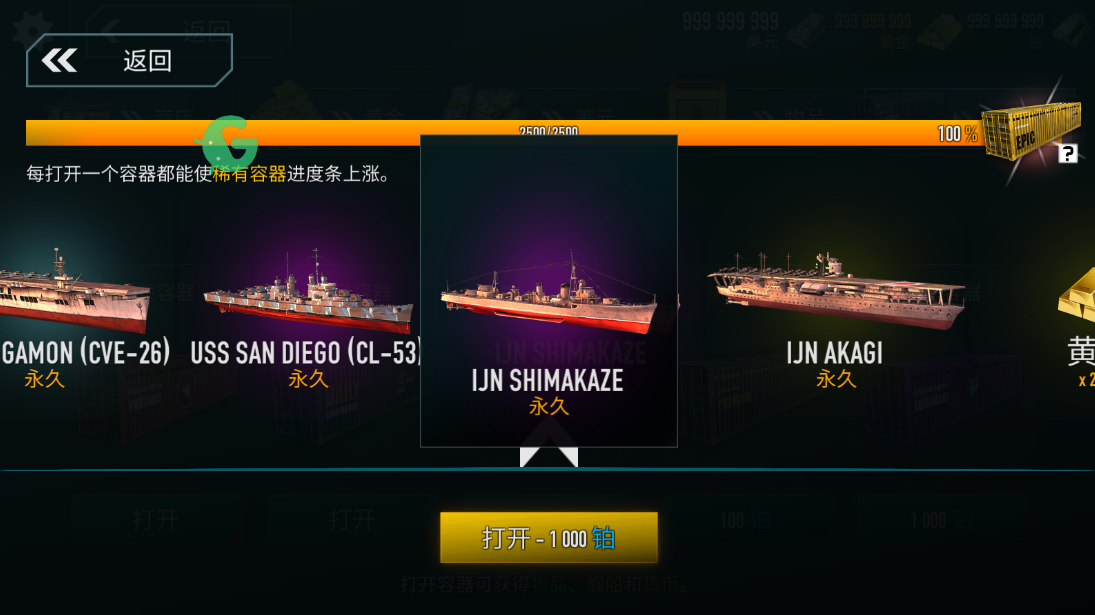Show info via the epic container question mark
The image size is (1095, 615).
coord(1068,154)
